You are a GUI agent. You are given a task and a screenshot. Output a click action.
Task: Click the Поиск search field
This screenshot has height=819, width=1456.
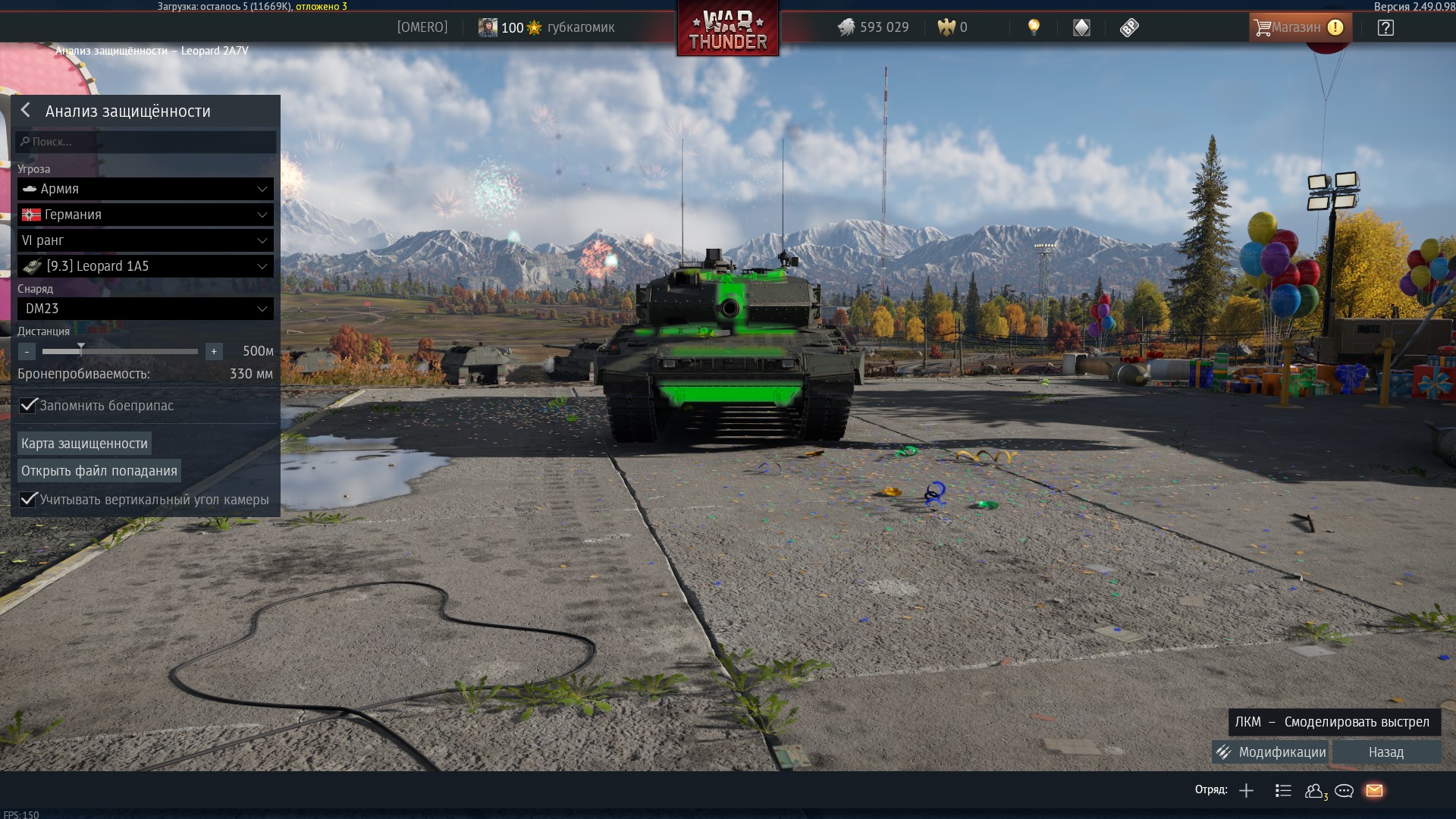point(146,142)
